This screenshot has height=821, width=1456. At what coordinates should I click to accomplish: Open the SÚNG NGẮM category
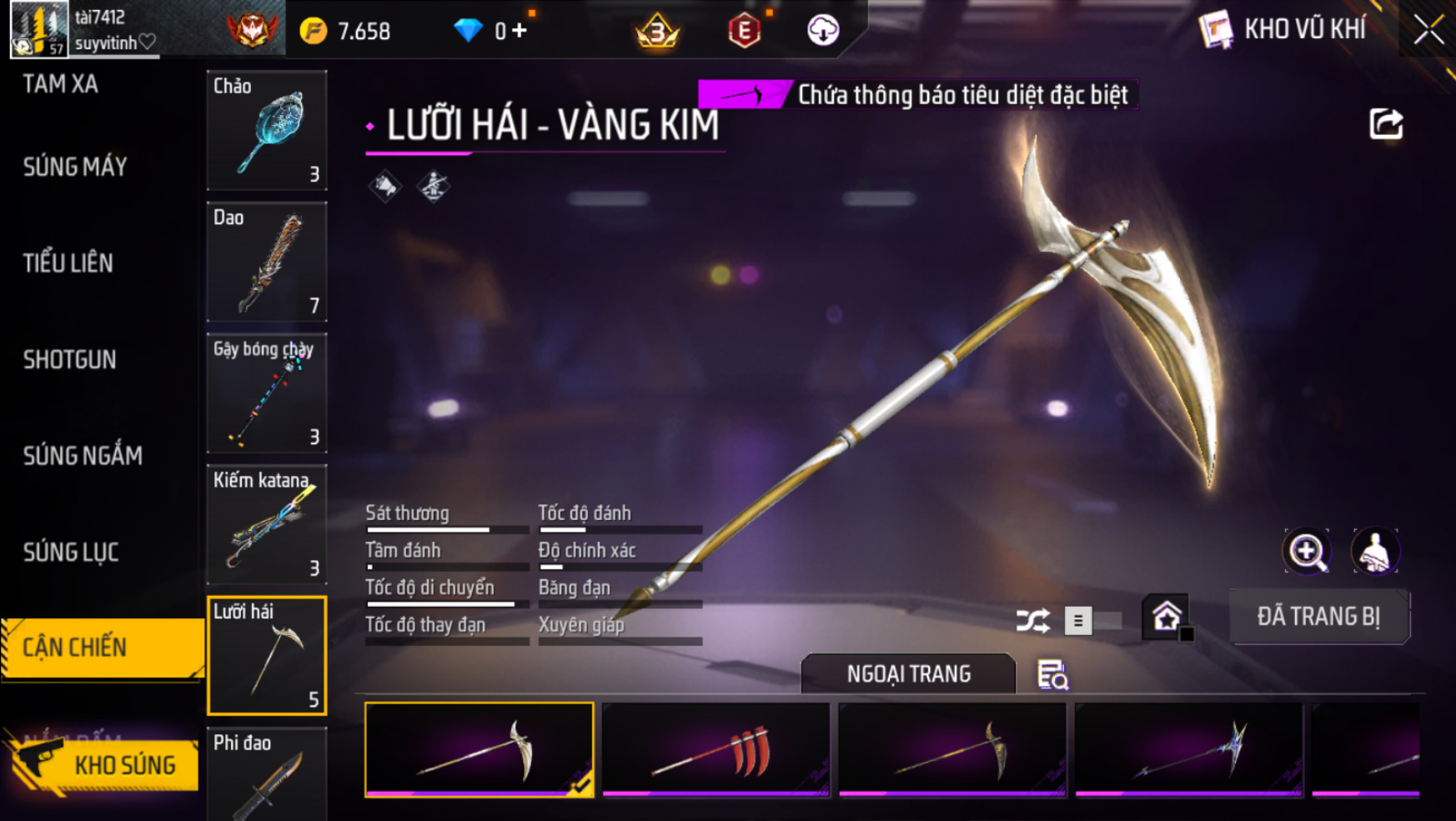[83, 456]
